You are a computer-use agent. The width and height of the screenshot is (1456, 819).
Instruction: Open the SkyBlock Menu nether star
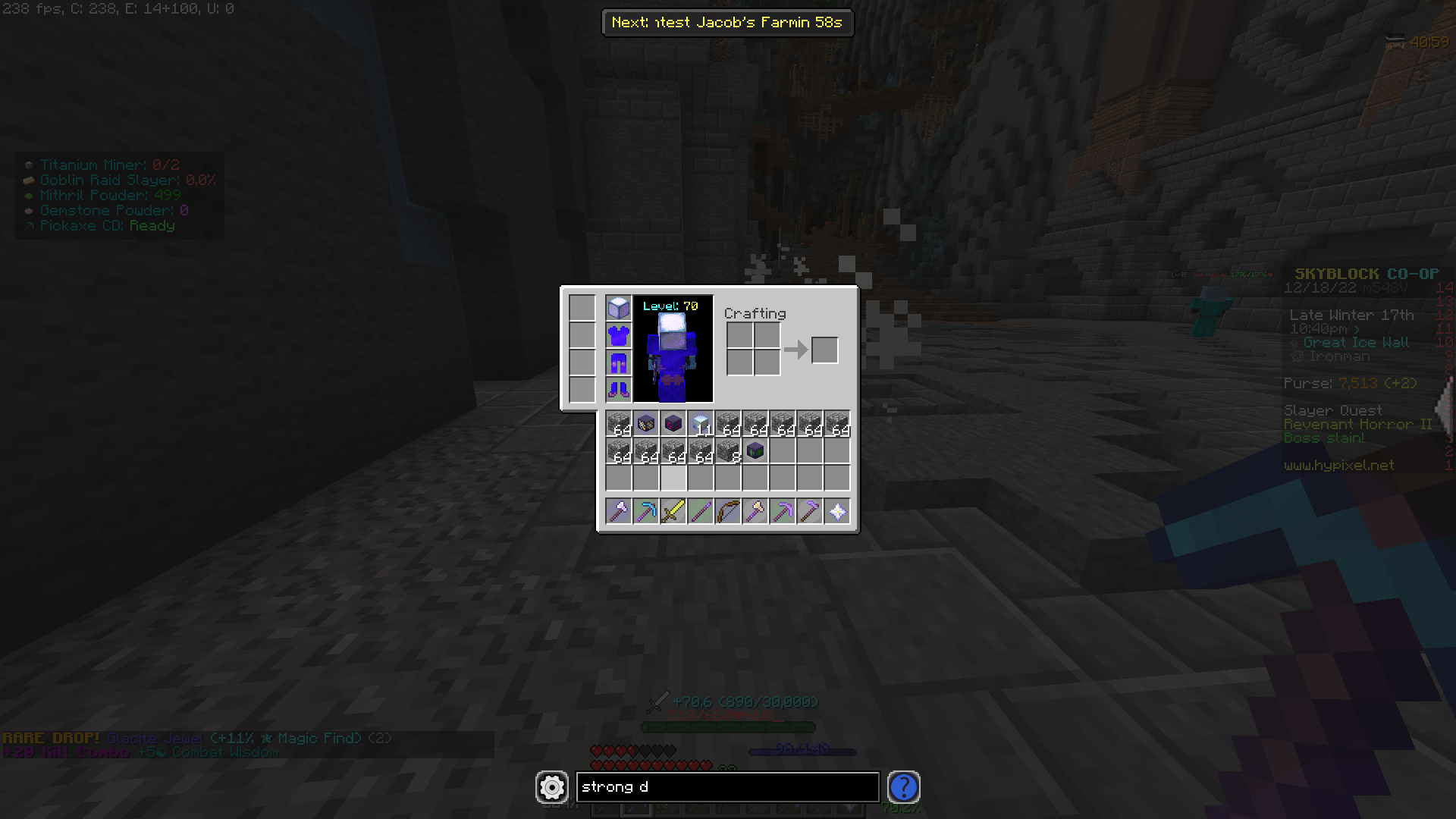(836, 510)
